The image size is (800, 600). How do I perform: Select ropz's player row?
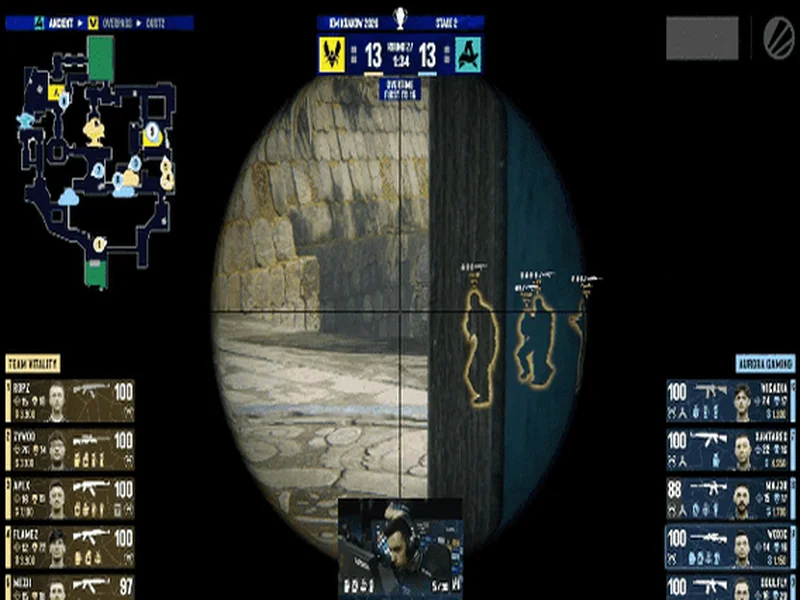tap(70, 398)
